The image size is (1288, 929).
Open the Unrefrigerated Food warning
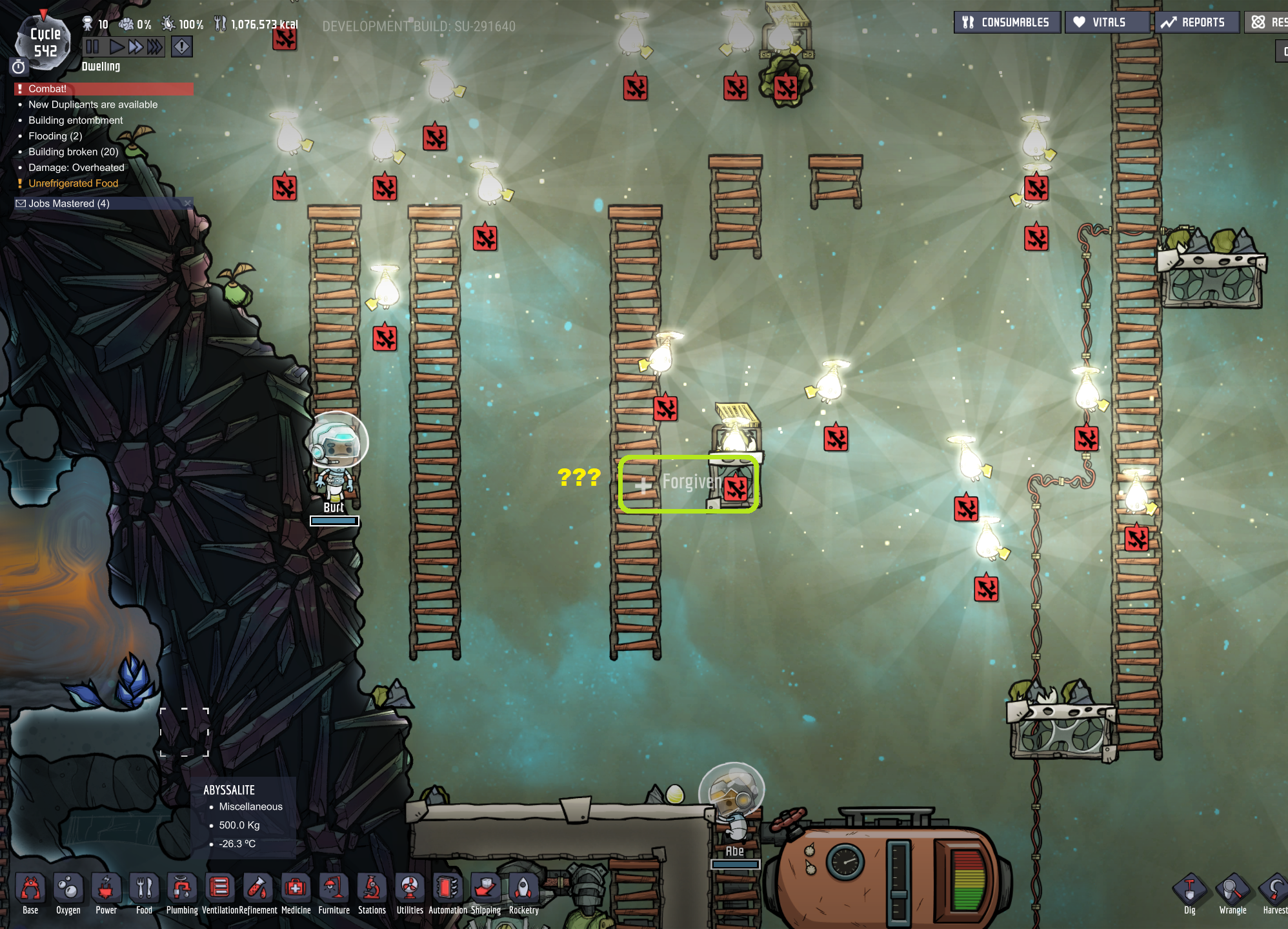(74, 183)
